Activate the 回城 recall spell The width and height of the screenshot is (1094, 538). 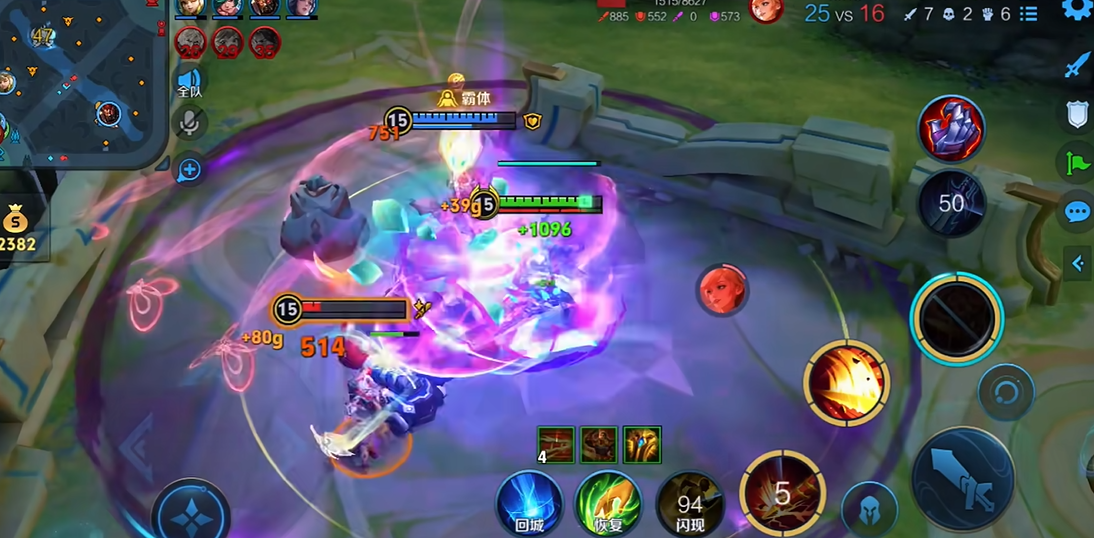point(529,502)
